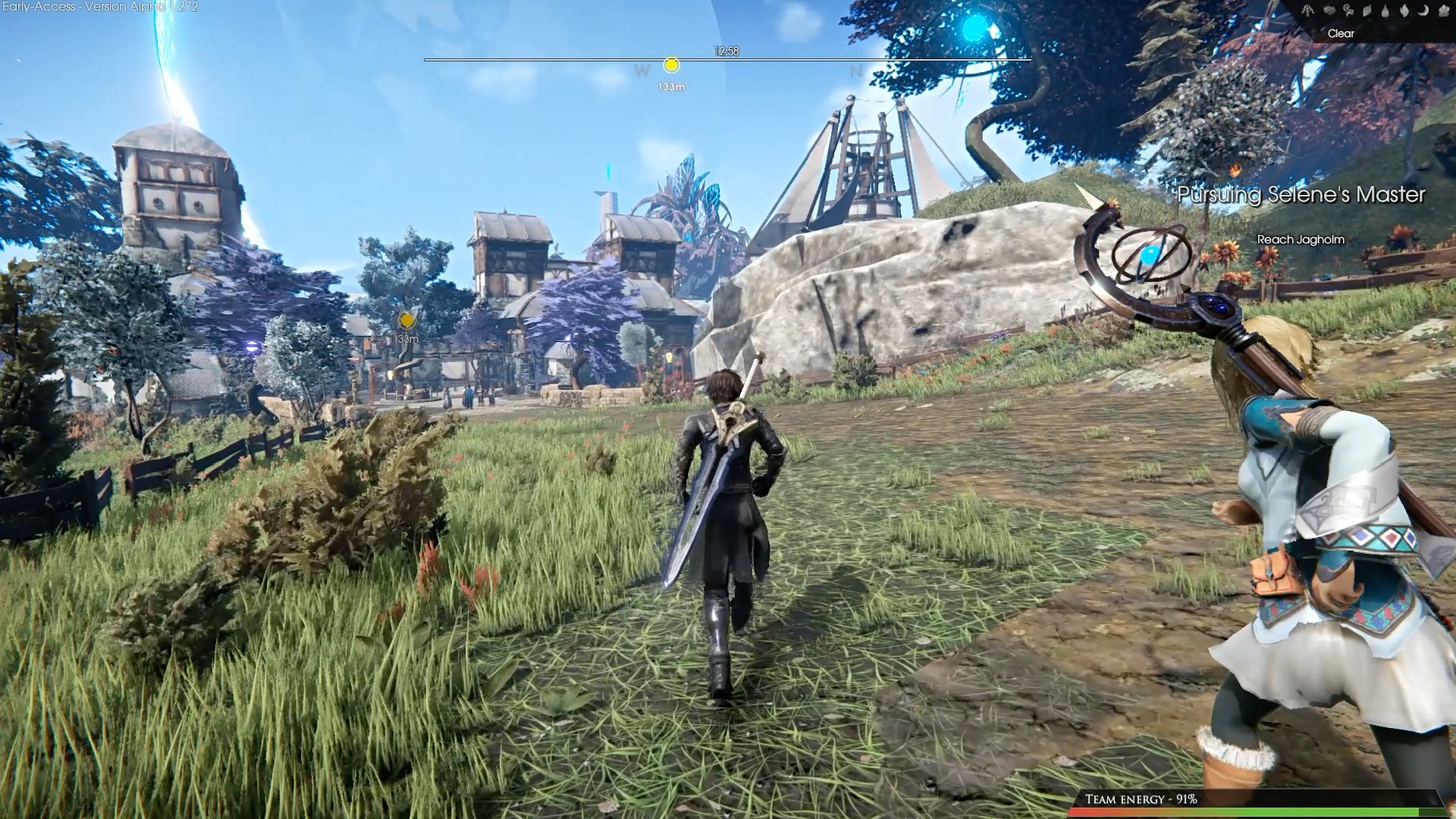This screenshot has height=819, width=1456.
Task: Select the fire flame element icon
Action: point(1404,11)
